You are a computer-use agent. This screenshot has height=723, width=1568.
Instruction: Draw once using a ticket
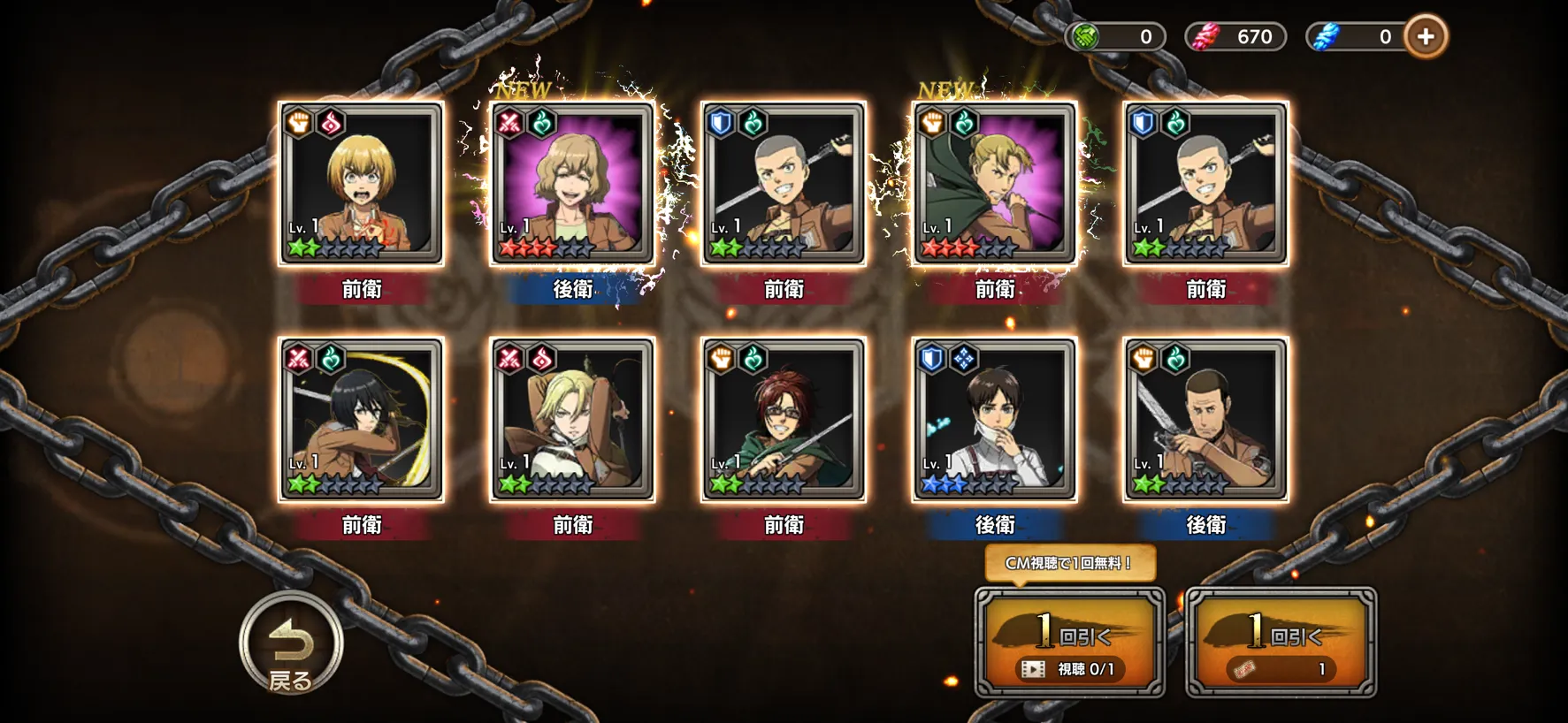[1281, 643]
